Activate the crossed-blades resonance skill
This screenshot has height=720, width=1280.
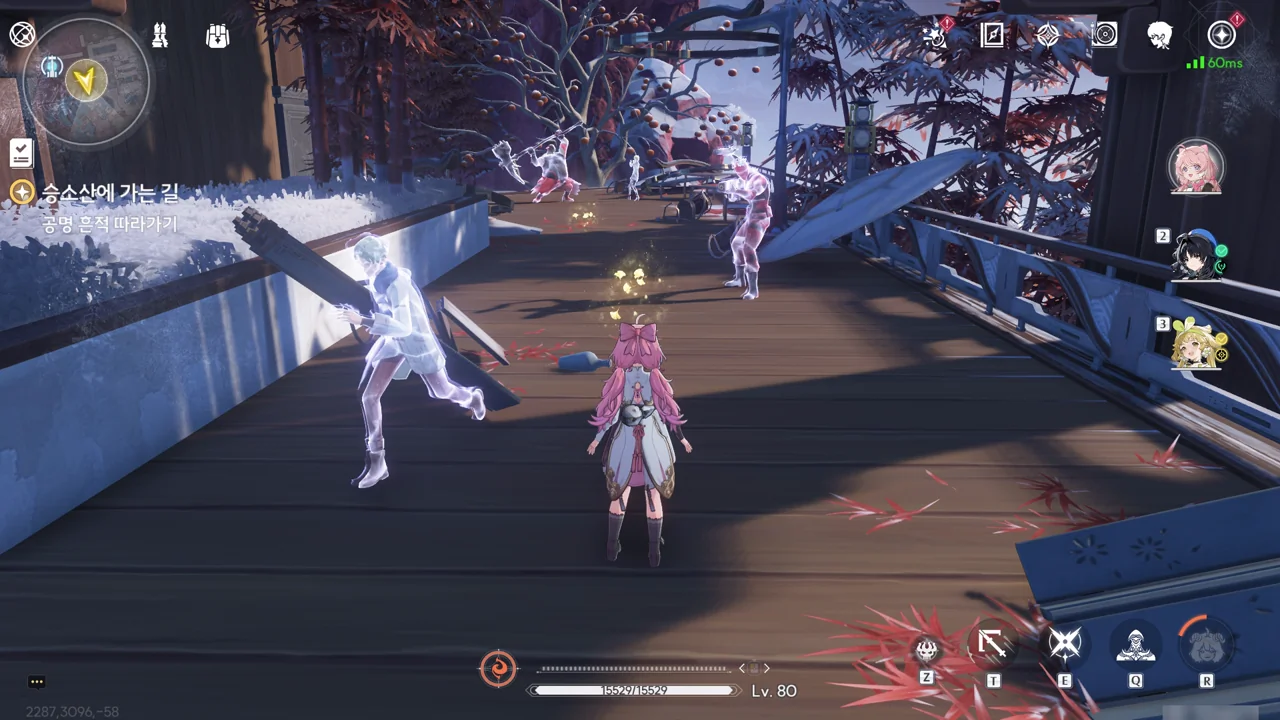pyautogui.click(x=1065, y=644)
